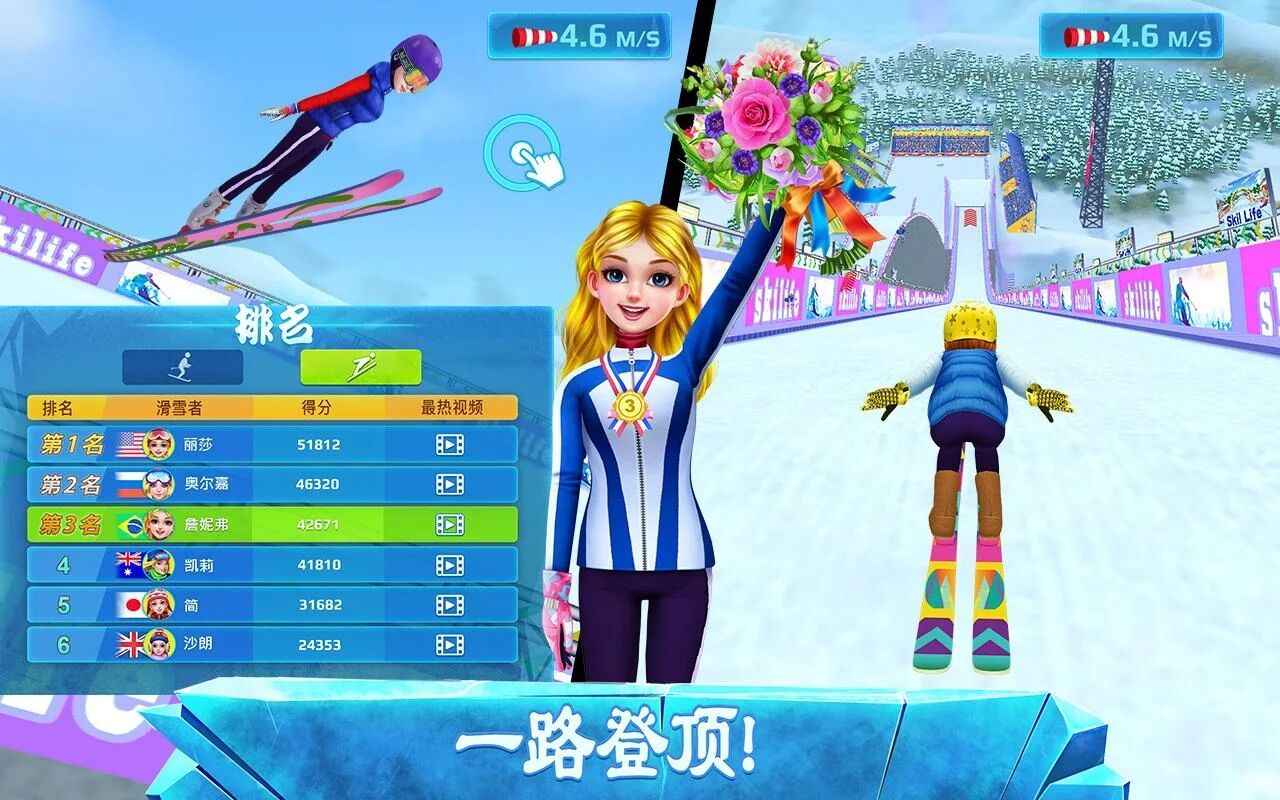Play 简's hottest video clip

point(452,605)
